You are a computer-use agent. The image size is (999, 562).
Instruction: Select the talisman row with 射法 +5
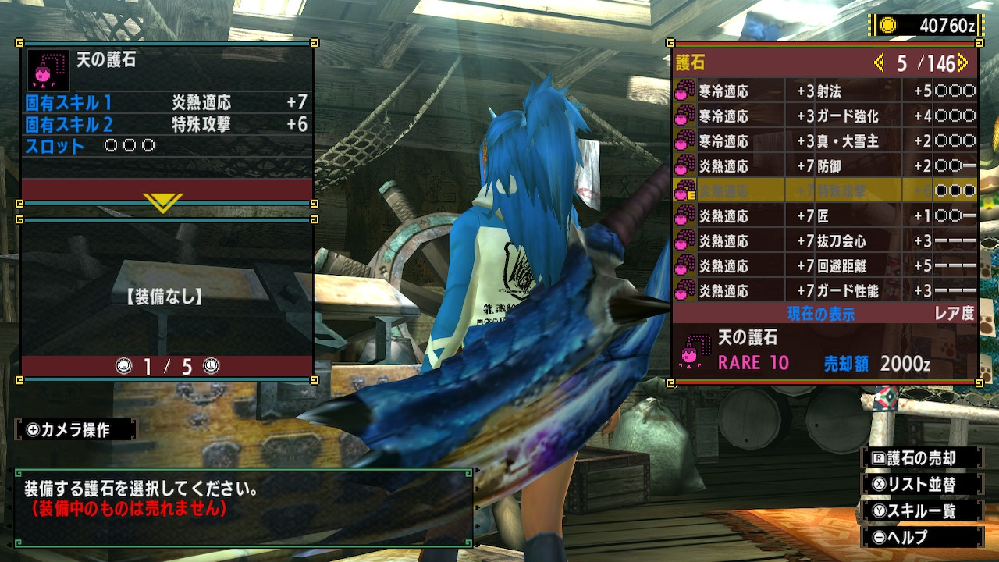coord(825,90)
